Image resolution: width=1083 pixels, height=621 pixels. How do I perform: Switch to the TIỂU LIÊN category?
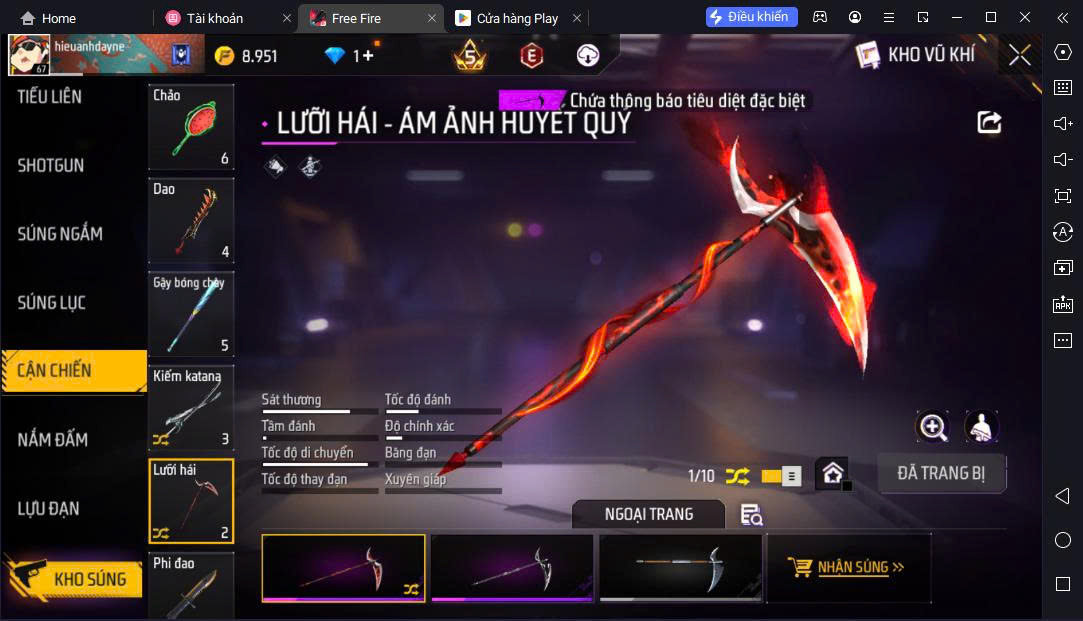pyautogui.click(x=50, y=97)
